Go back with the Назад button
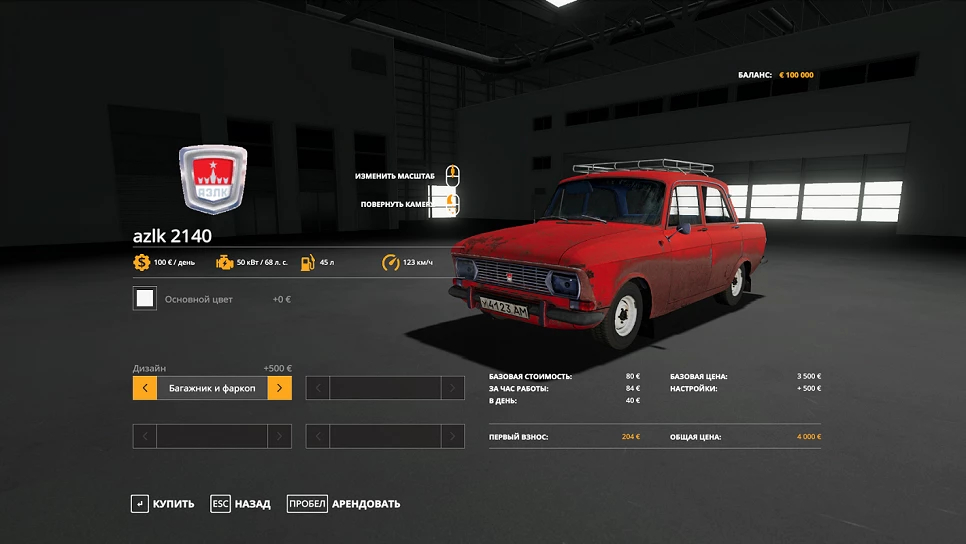The image size is (966, 544). [241, 504]
